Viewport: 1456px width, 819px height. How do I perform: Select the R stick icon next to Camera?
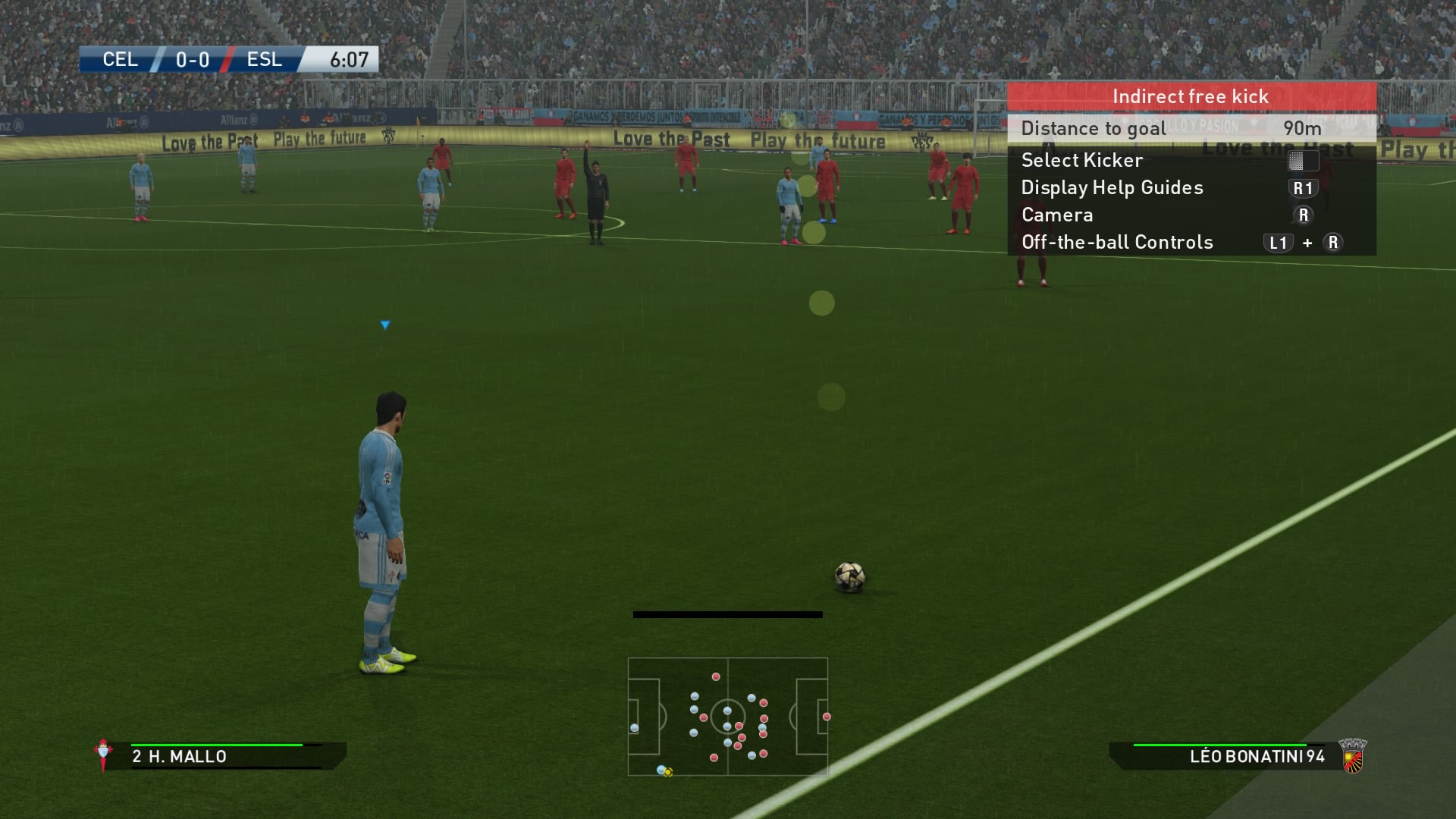coord(1303,215)
